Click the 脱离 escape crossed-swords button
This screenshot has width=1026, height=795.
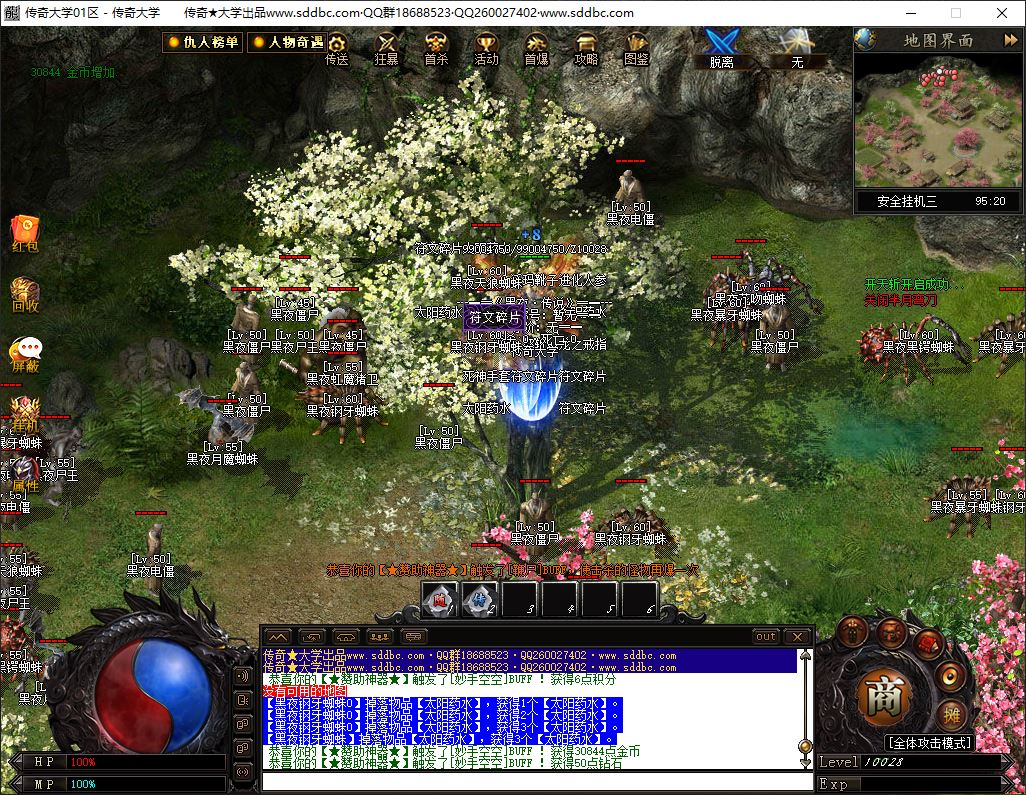pos(721,47)
